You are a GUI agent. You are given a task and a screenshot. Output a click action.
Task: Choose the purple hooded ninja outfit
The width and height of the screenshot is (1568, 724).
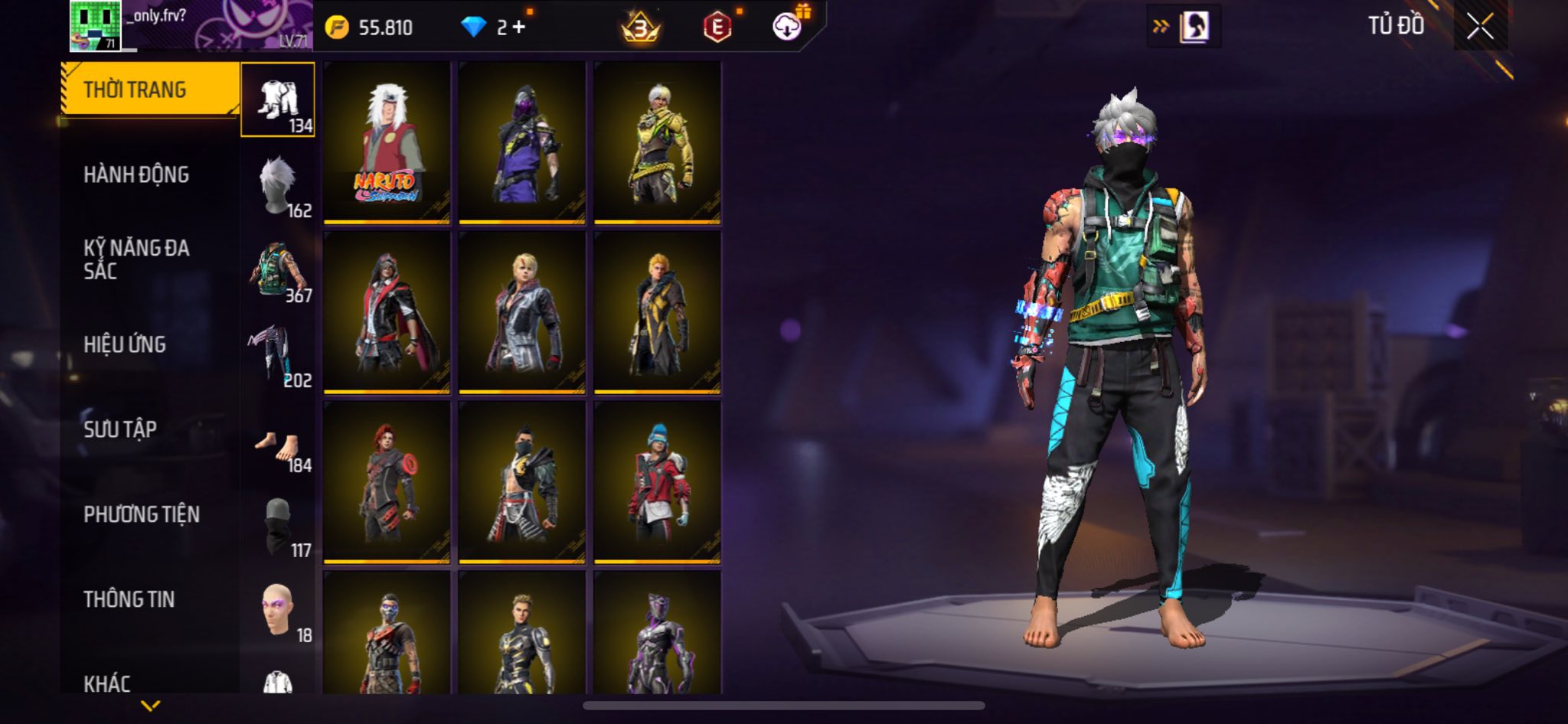coord(522,143)
